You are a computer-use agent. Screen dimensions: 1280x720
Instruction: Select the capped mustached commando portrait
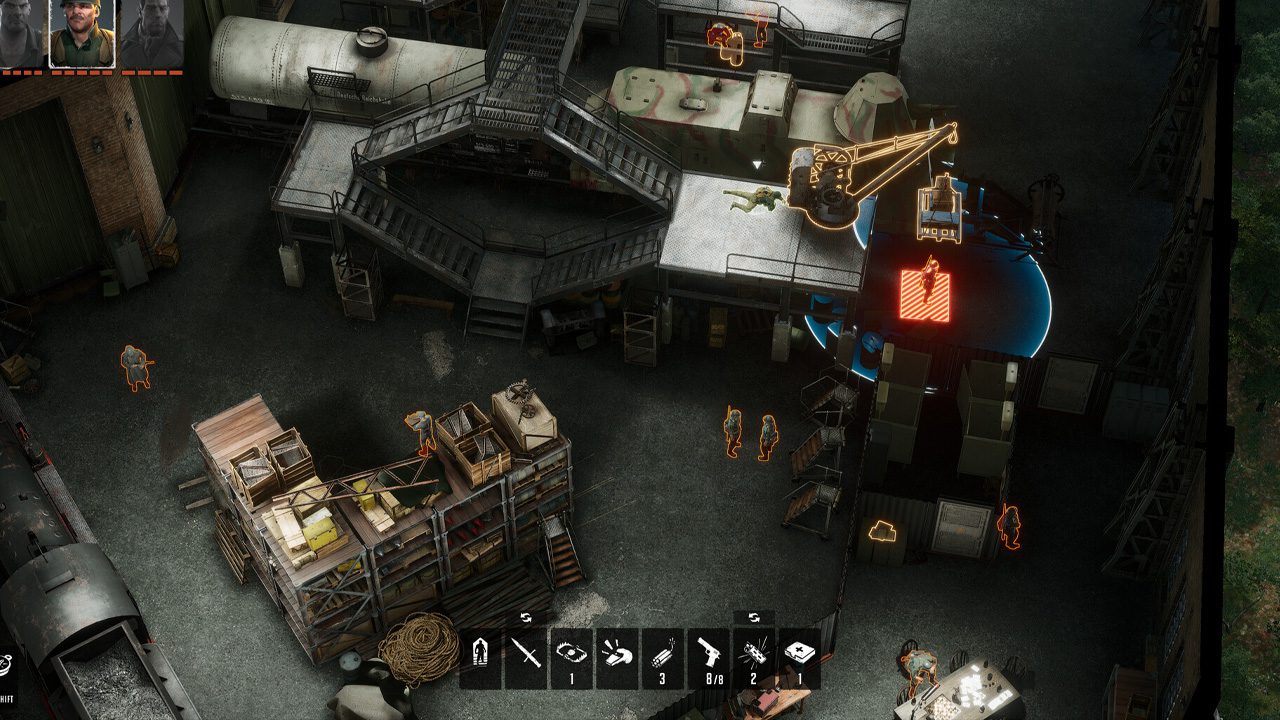83,33
